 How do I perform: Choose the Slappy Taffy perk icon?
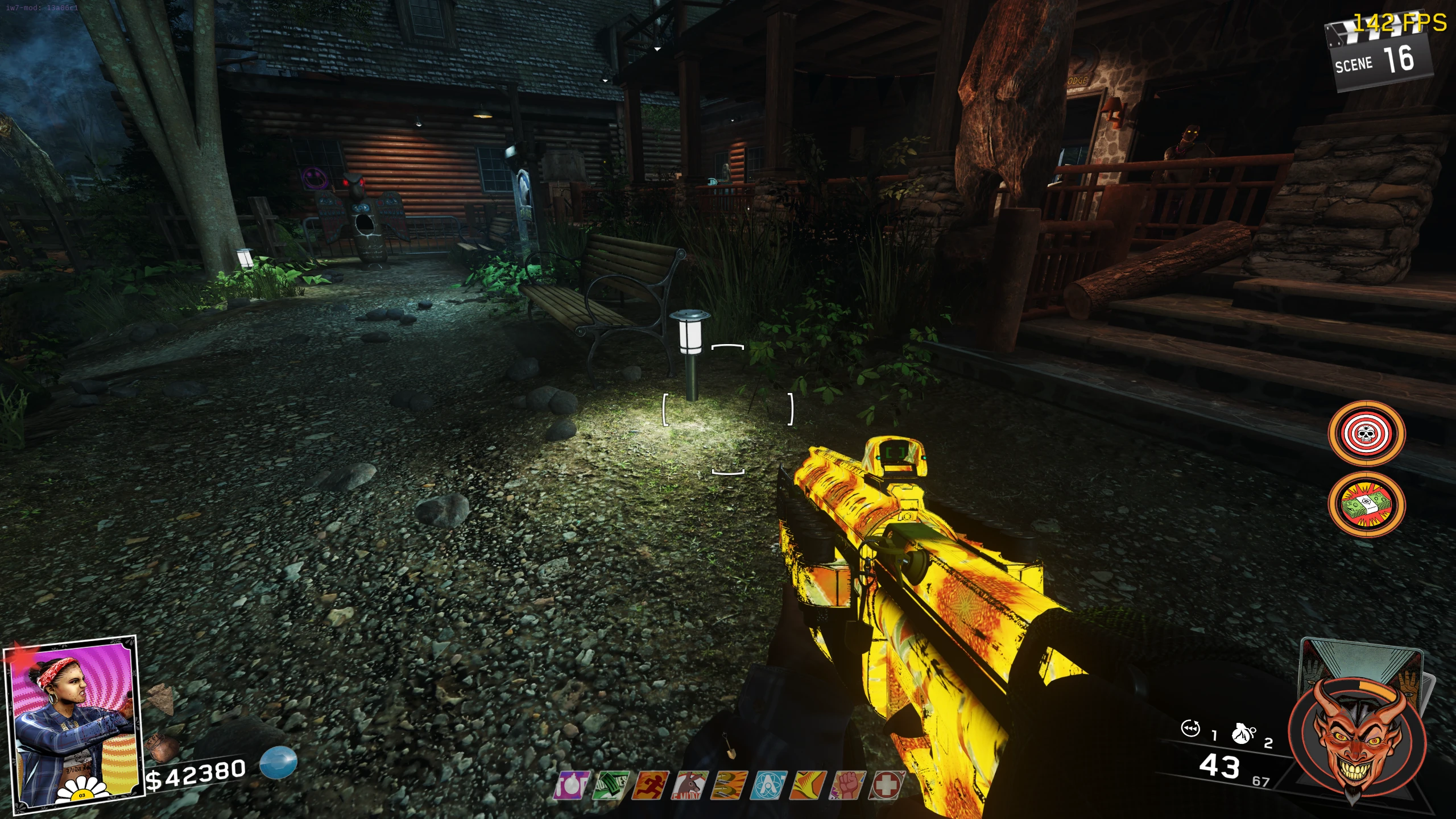click(729, 785)
